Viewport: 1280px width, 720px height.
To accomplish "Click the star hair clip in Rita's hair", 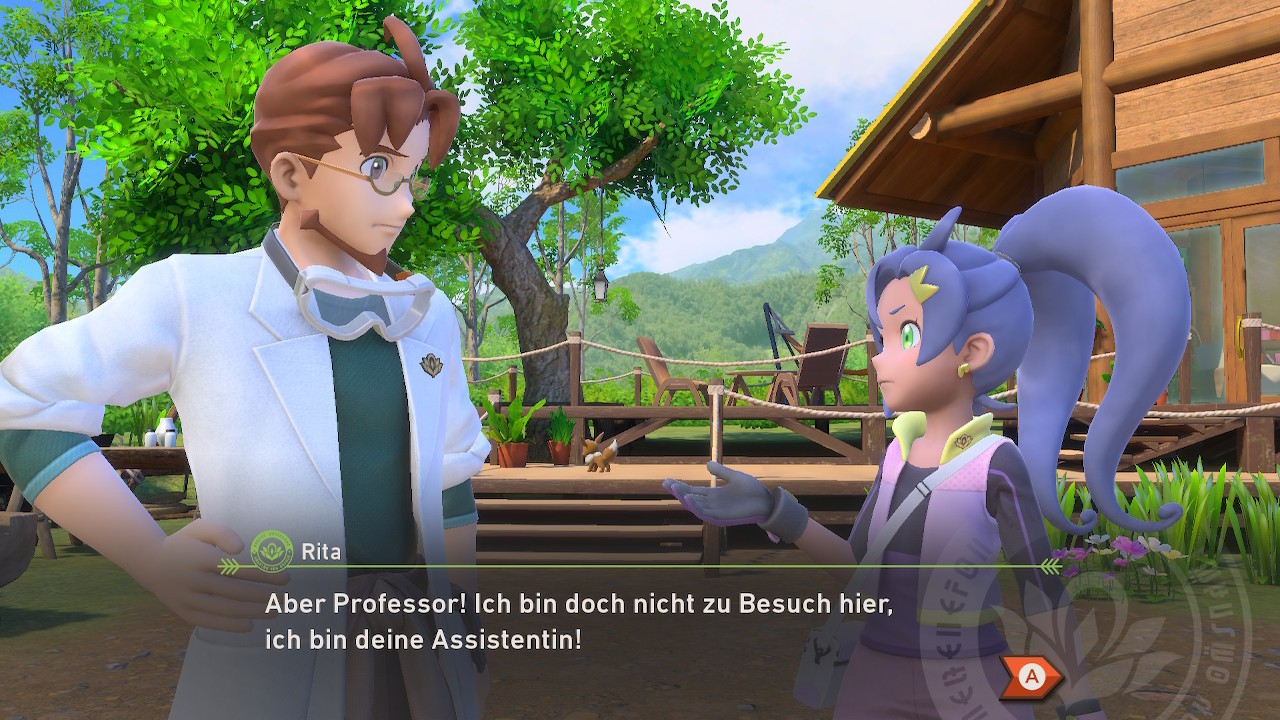I will [921, 283].
